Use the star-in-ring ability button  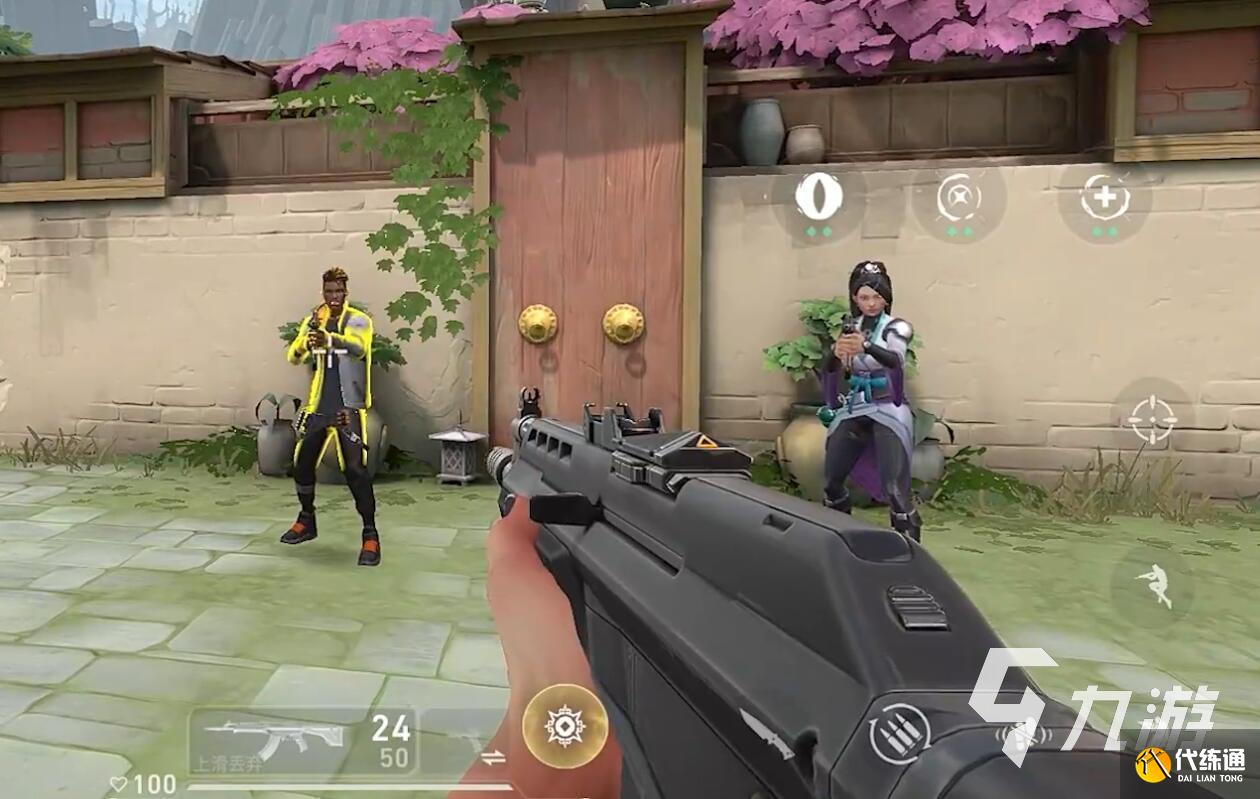(x=959, y=198)
